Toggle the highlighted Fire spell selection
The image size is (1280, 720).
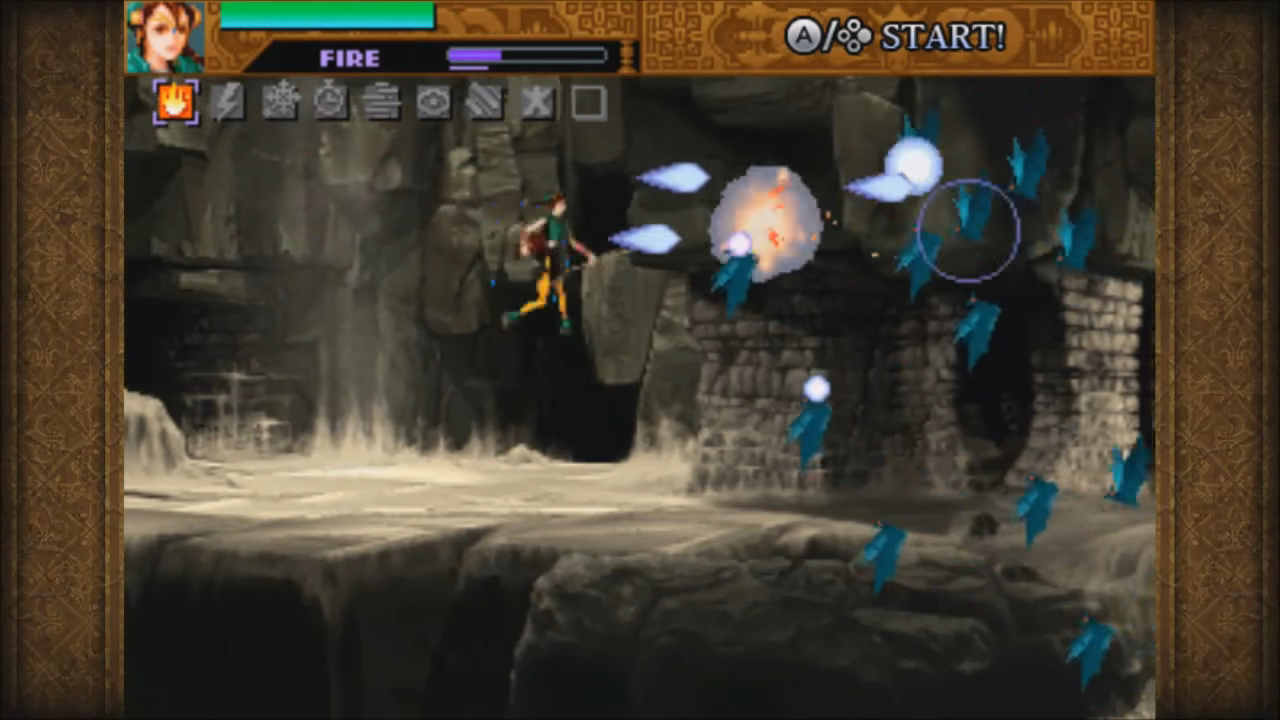[175, 103]
